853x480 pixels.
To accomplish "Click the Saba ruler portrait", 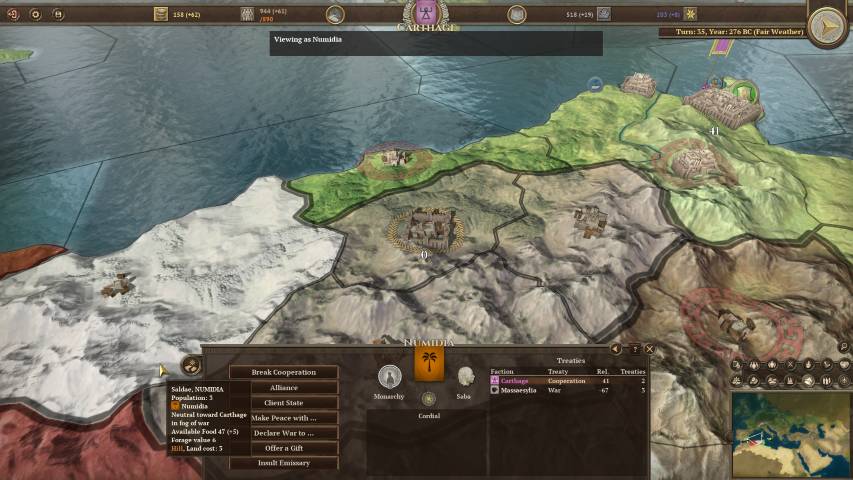I will [464, 376].
